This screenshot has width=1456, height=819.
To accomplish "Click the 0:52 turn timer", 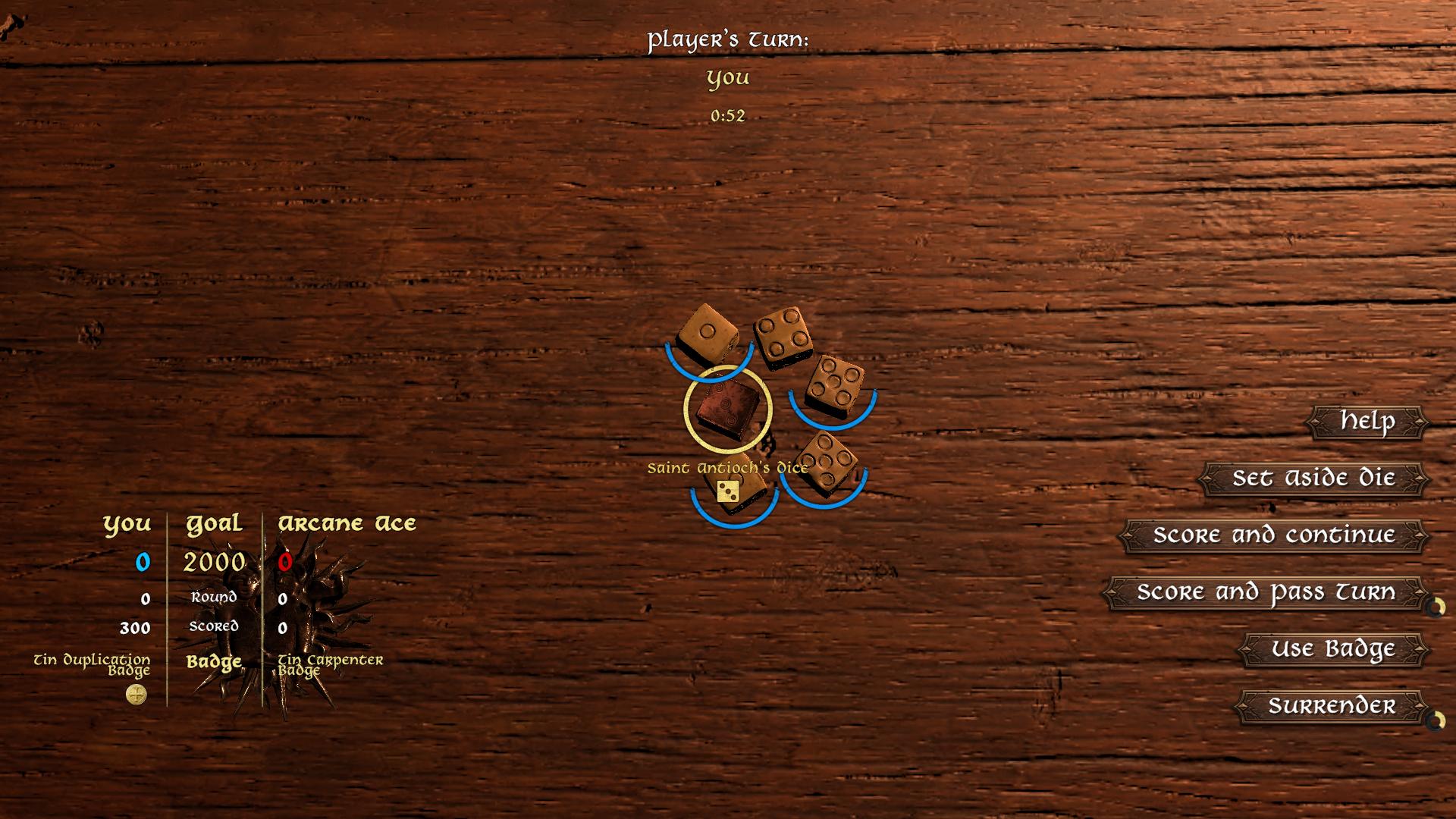I will click(x=727, y=116).
